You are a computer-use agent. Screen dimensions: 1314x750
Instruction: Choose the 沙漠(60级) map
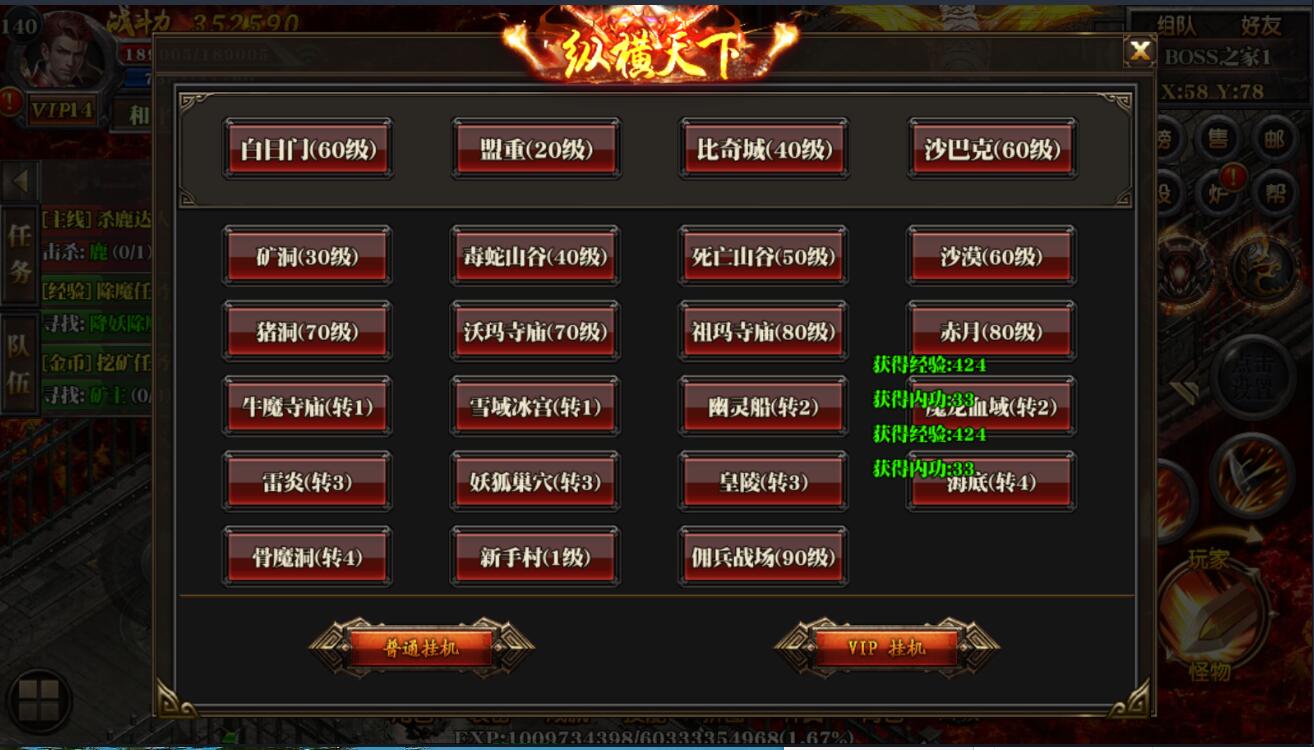pyautogui.click(x=991, y=256)
